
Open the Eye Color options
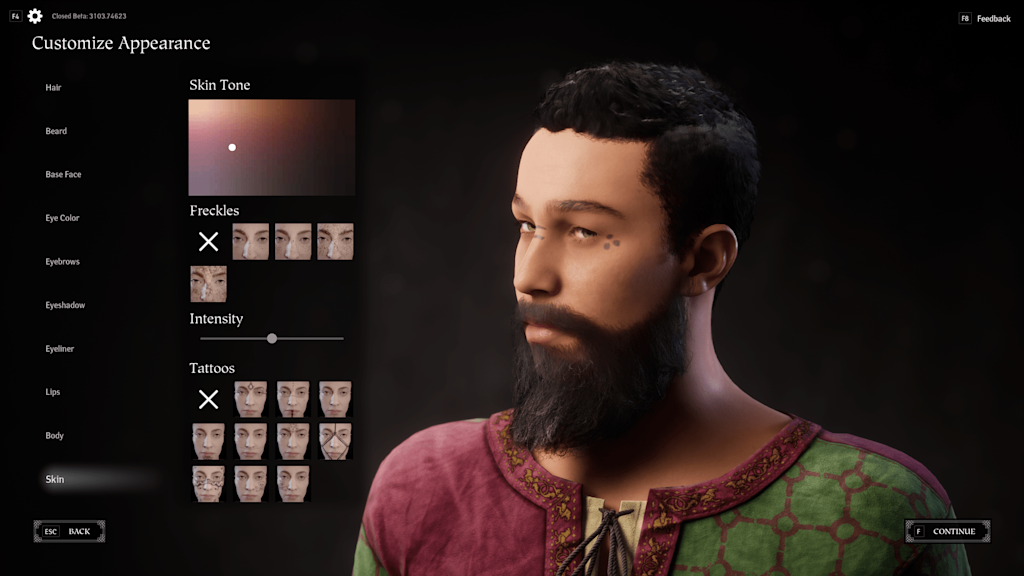pos(62,218)
